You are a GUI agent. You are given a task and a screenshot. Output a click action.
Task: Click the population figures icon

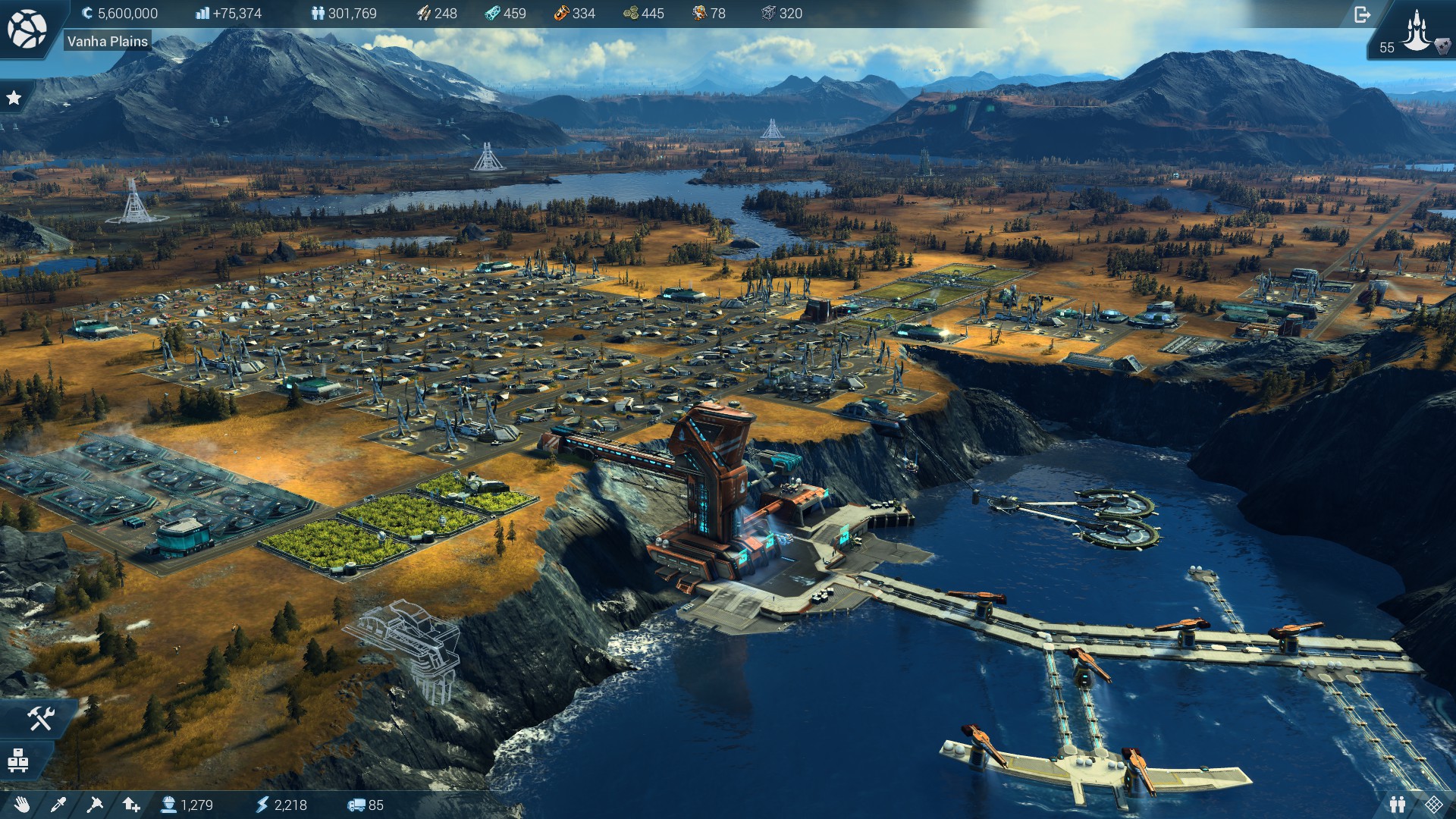click(318, 14)
